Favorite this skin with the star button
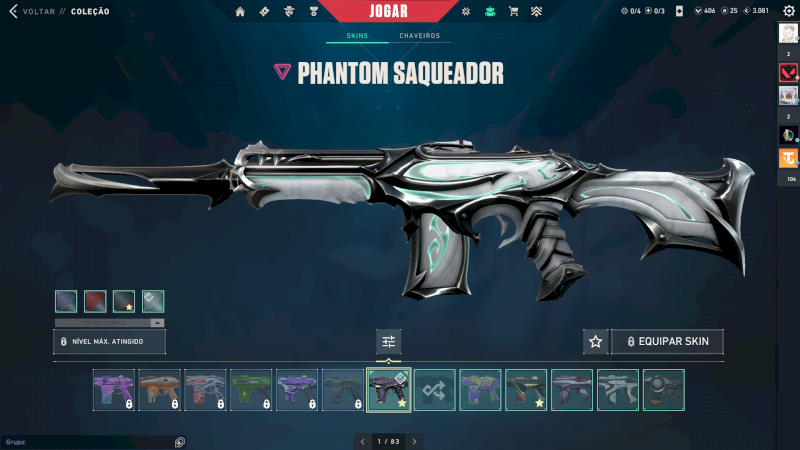The image size is (800, 450). point(595,341)
